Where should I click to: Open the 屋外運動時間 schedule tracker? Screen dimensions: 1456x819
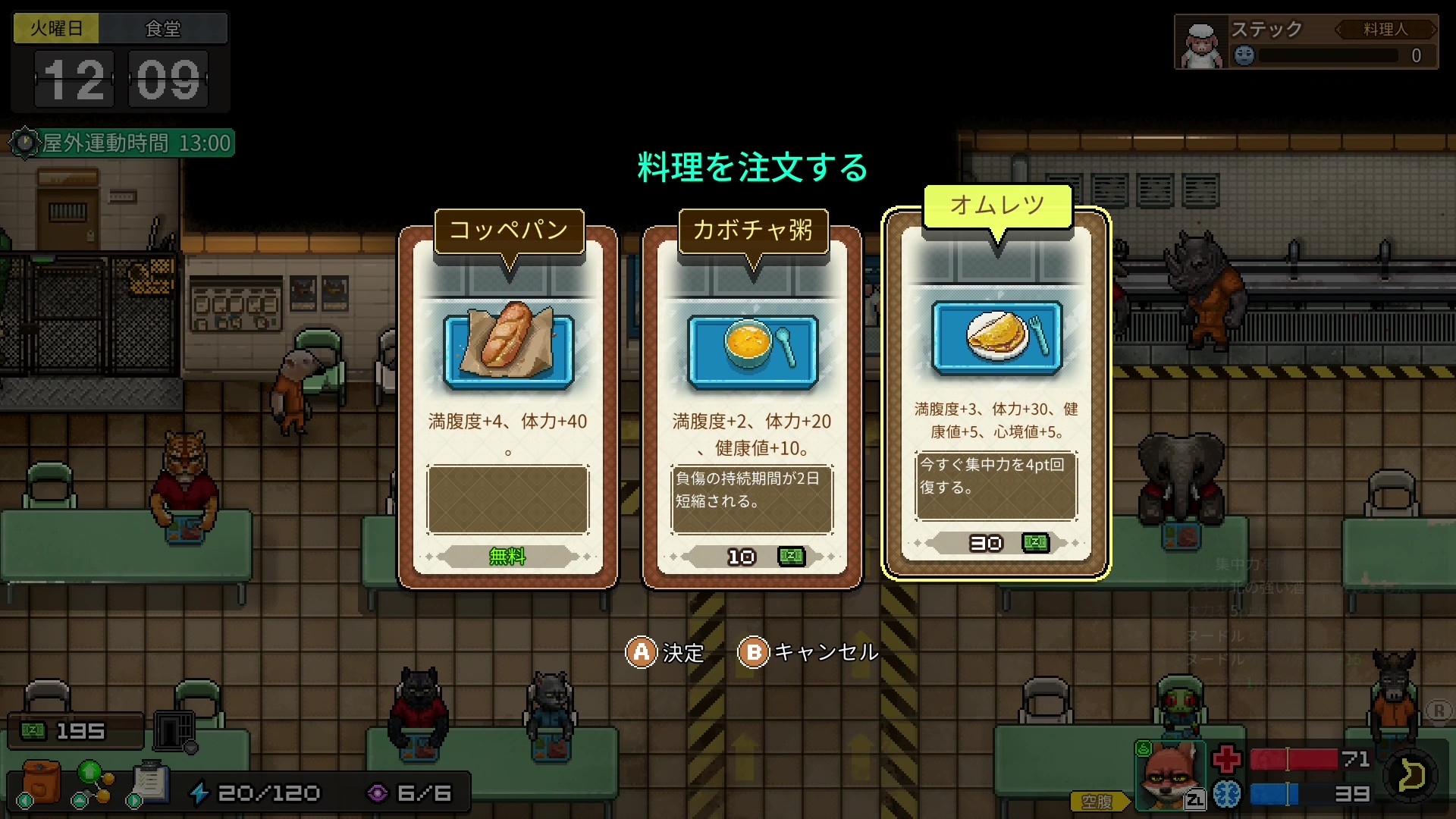click(123, 143)
